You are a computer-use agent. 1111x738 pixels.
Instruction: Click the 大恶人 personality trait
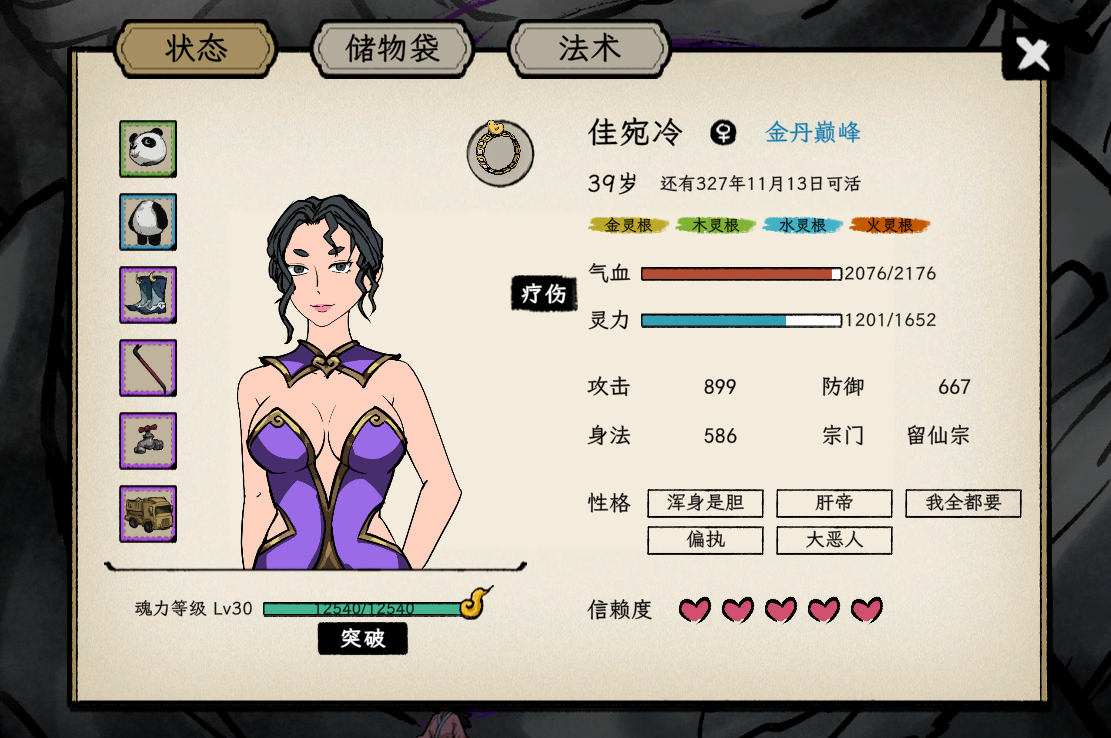[834, 540]
